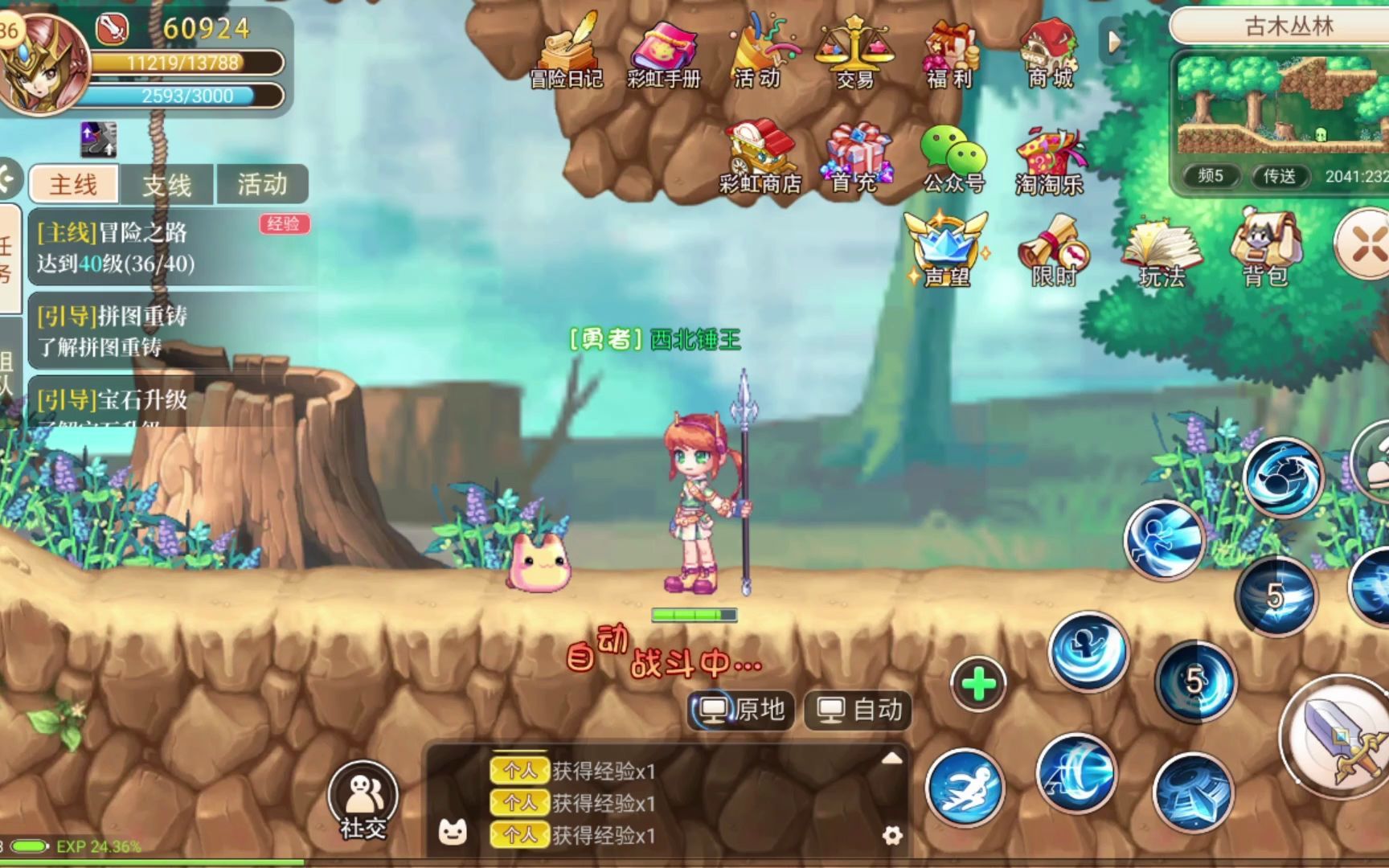Screen dimensions: 1389x868
Task: Switch to the 支线 quest tab
Action: [166, 185]
